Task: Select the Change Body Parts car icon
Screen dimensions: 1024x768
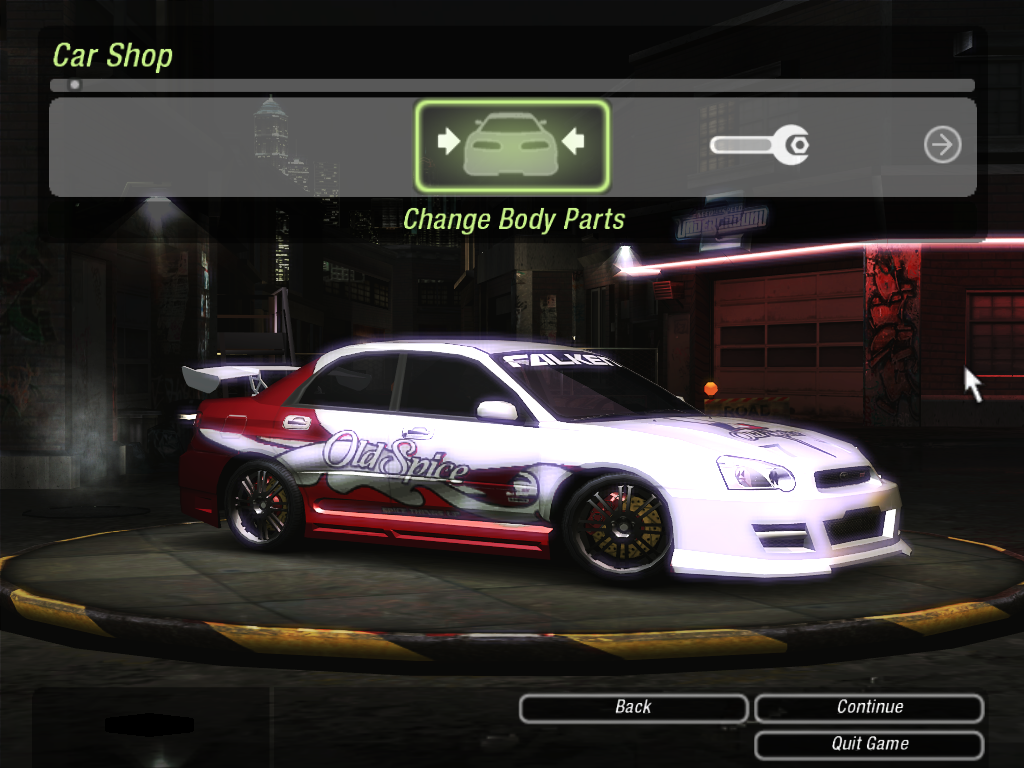Action: (x=511, y=146)
